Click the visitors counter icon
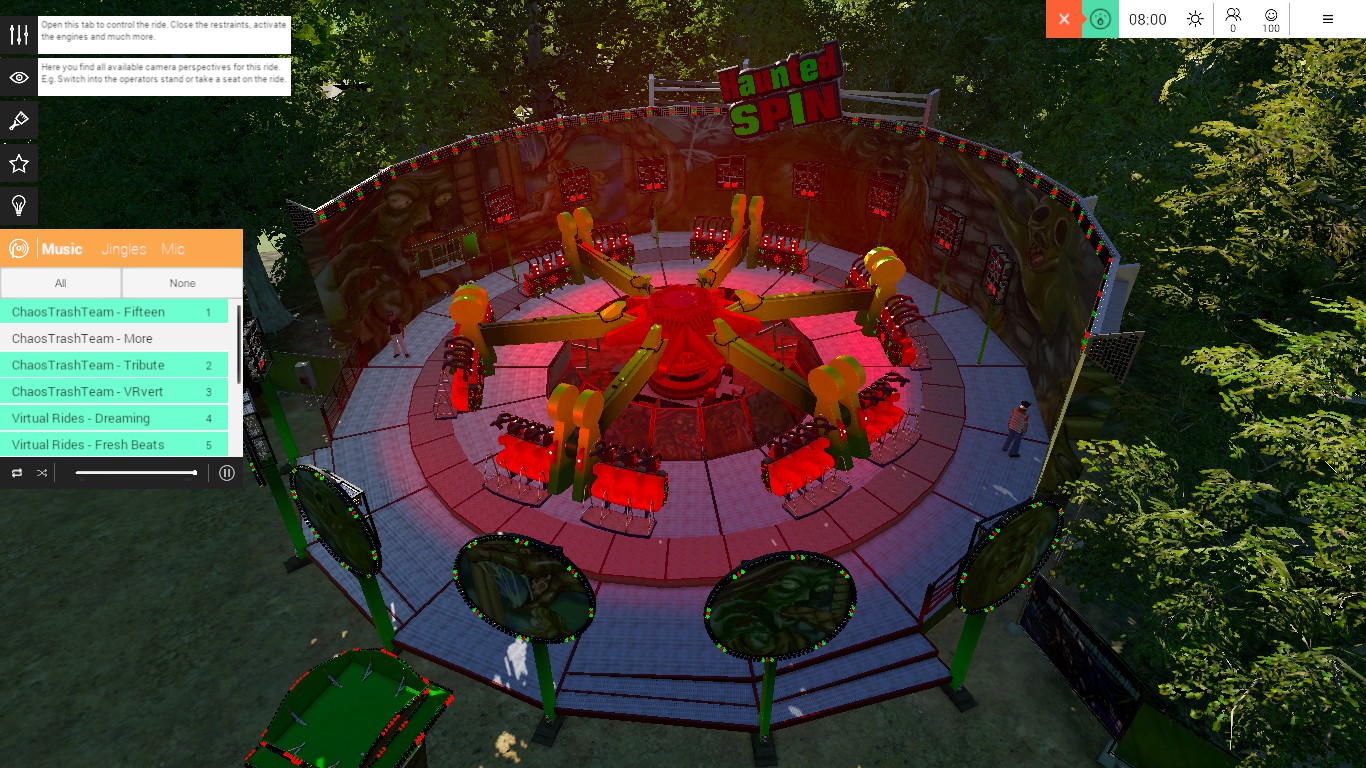Image resolution: width=1366 pixels, height=768 pixels. coord(1233,17)
